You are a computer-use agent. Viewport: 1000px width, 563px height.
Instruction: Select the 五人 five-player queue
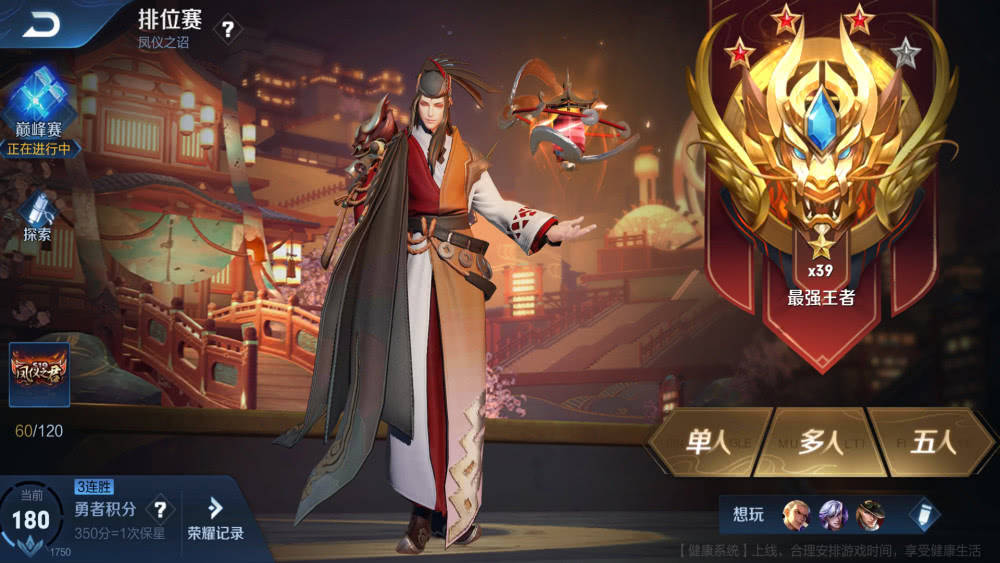(x=933, y=442)
